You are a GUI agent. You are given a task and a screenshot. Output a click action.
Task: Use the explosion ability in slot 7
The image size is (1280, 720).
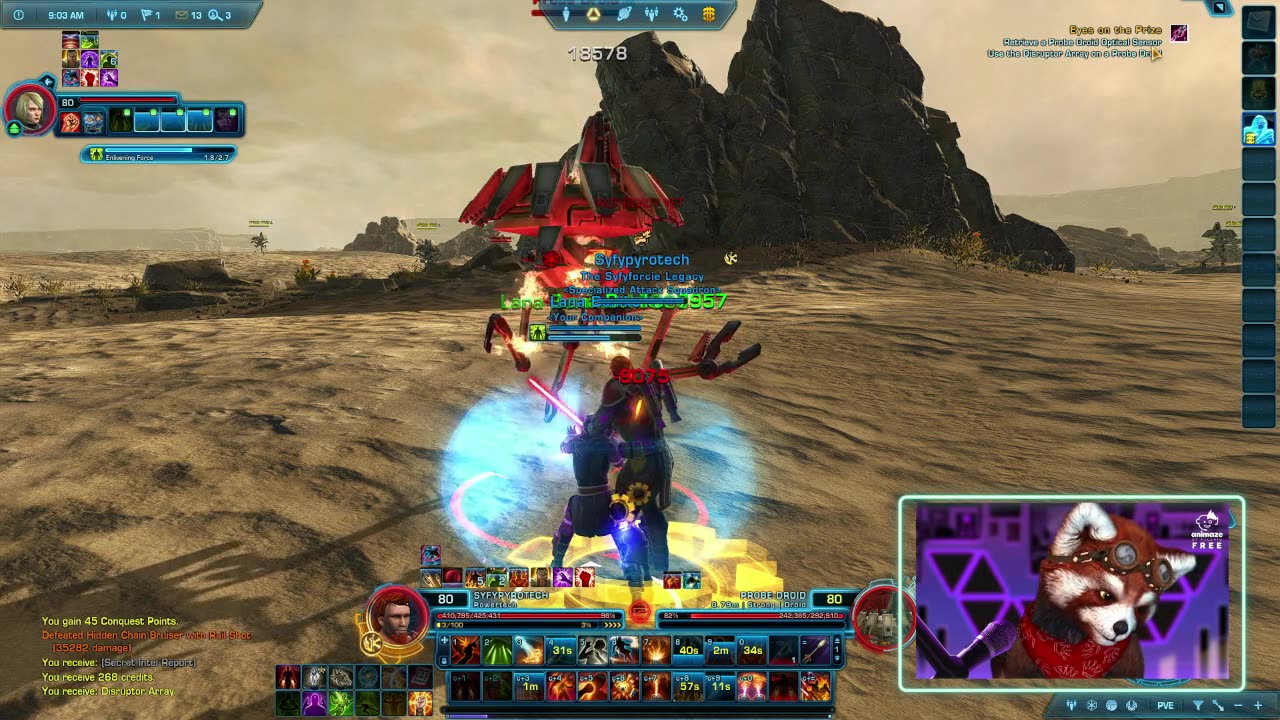pos(657,651)
